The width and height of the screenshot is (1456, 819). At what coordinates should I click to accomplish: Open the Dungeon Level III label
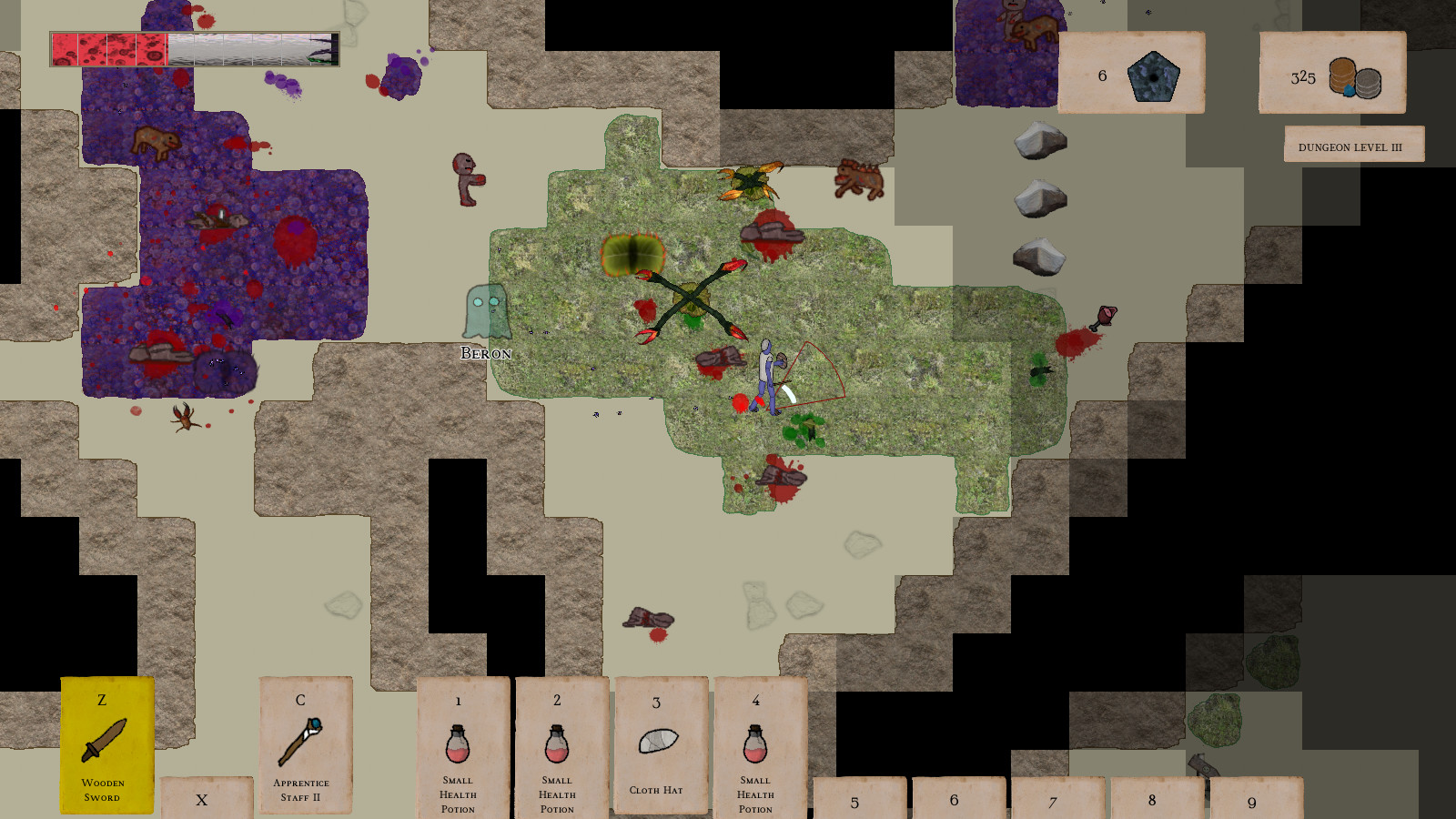[x=1354, y=143]
